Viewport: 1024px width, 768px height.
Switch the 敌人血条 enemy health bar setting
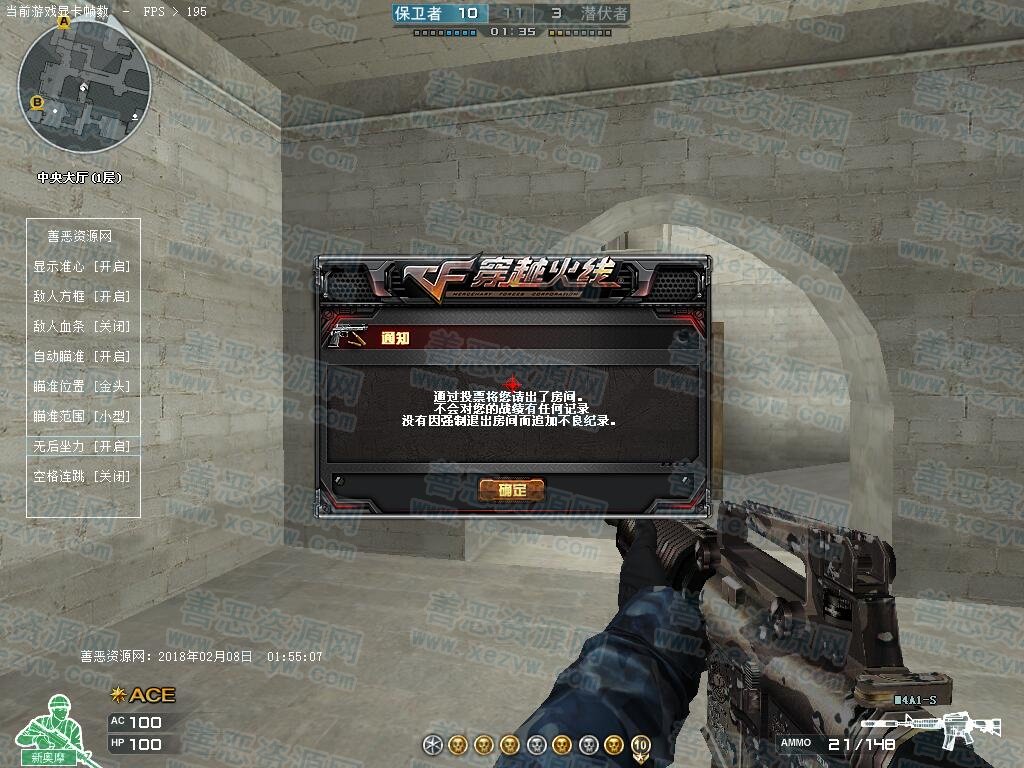click(x=82, y=327)
